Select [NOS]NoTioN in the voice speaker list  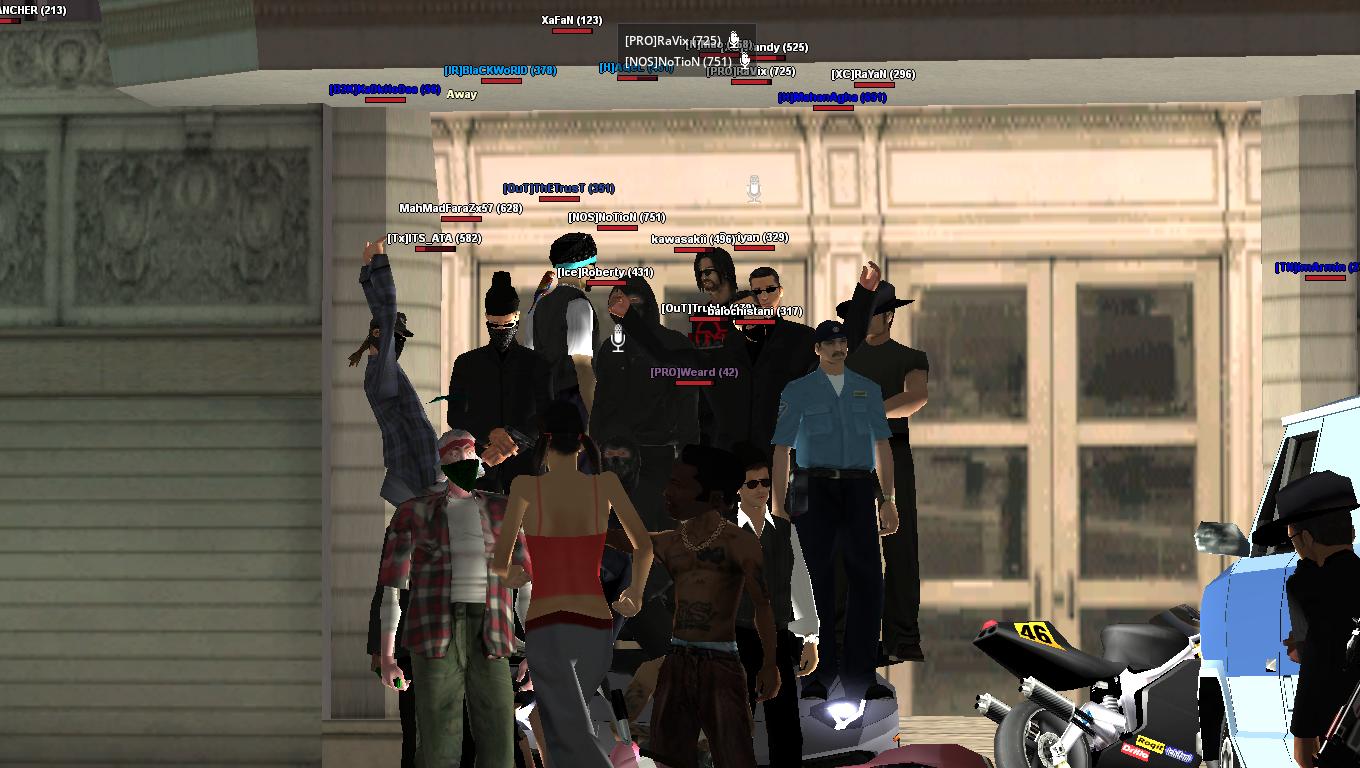677,61
